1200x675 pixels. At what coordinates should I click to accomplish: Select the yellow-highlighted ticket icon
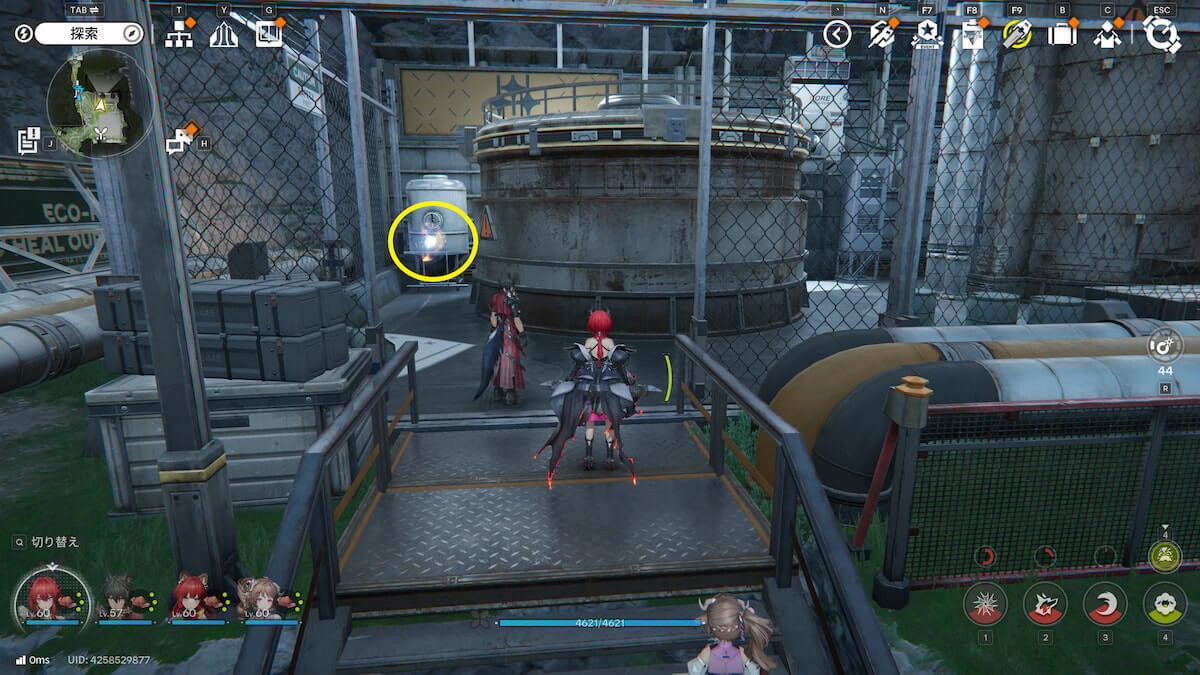1017,35
